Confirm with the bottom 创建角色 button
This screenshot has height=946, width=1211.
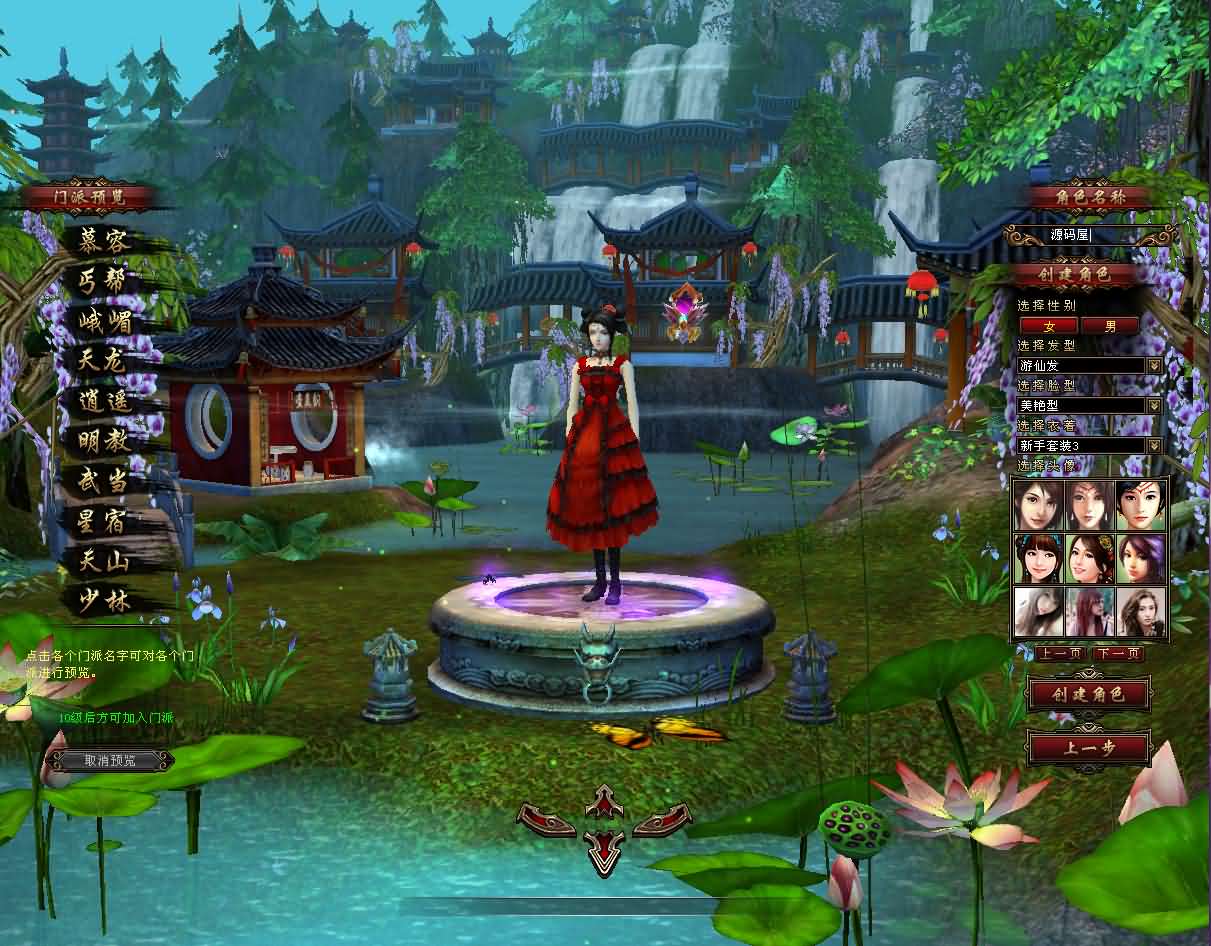(x=1089, y=694)
